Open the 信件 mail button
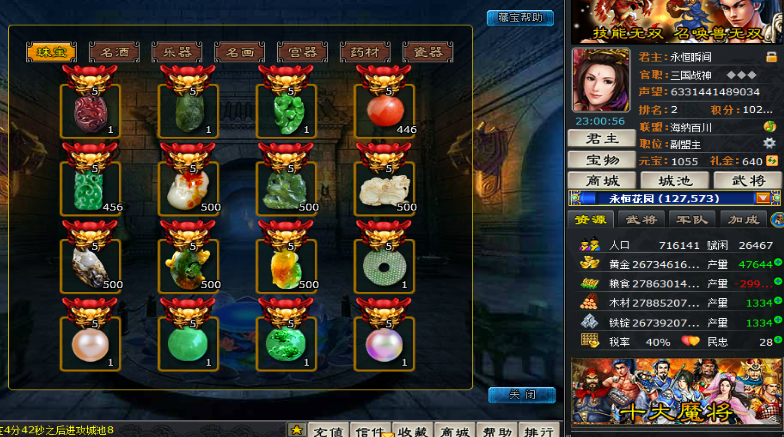Screen dimensions: 784x437 click(371, 430)
